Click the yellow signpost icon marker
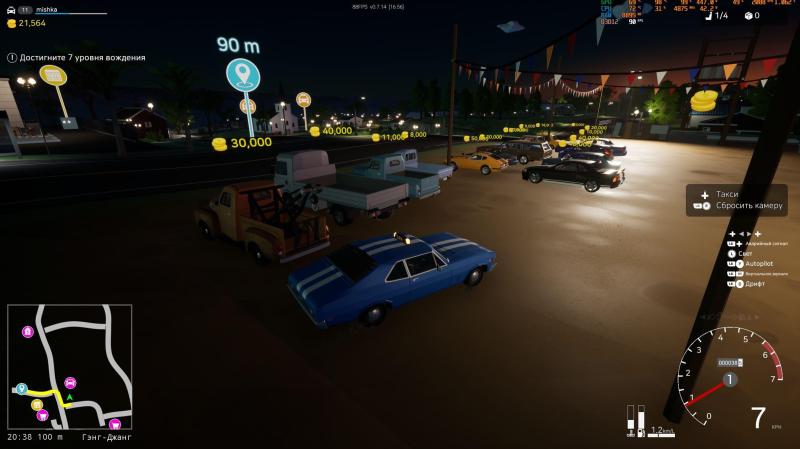This screenshot has height=449, width=800. click(x=53, y=76)
